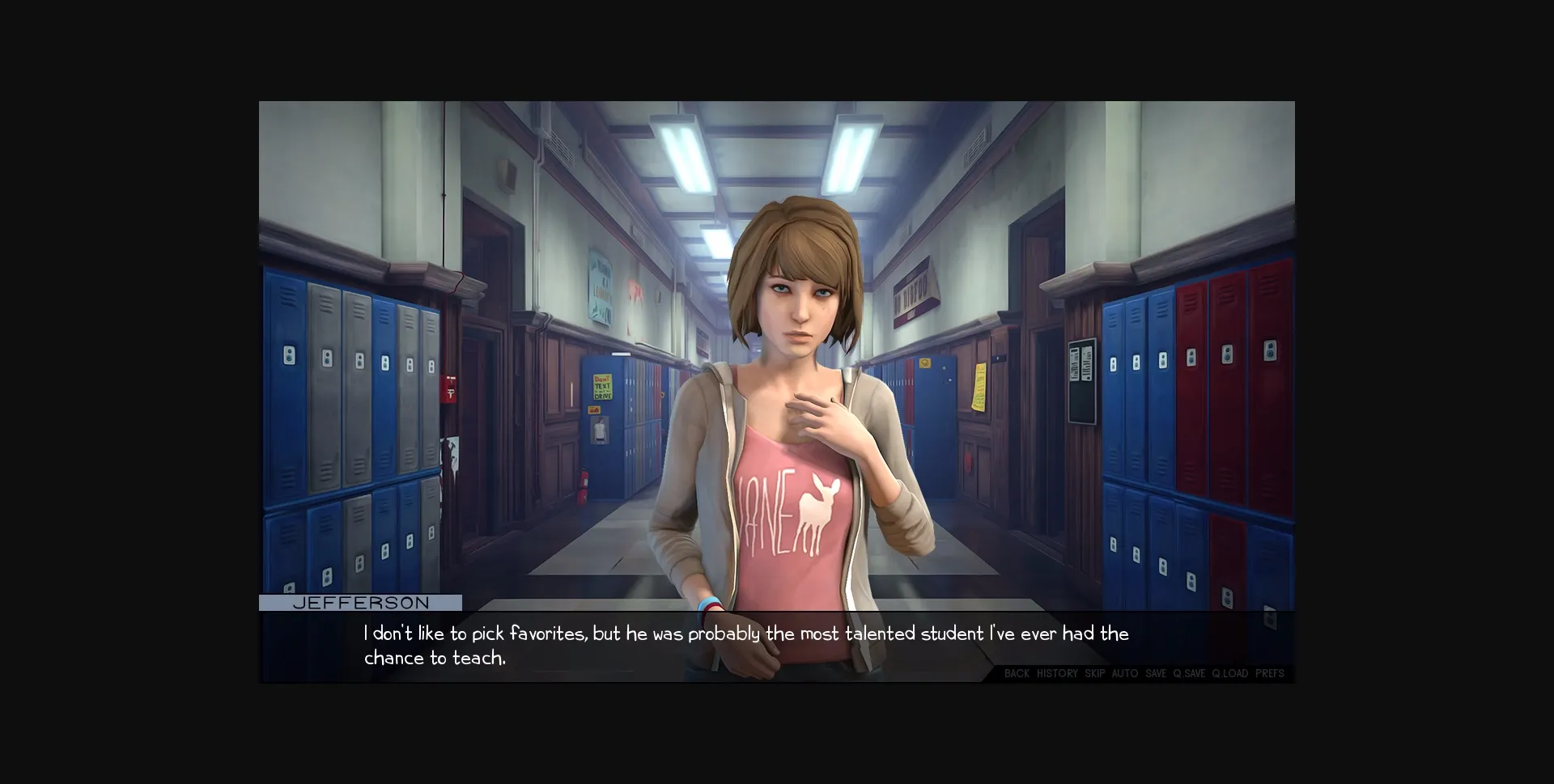The width and height of the screenshot is (1554, 784).
Task: Open the PREFS preferences screen
Action: [x=1269, y=673]
